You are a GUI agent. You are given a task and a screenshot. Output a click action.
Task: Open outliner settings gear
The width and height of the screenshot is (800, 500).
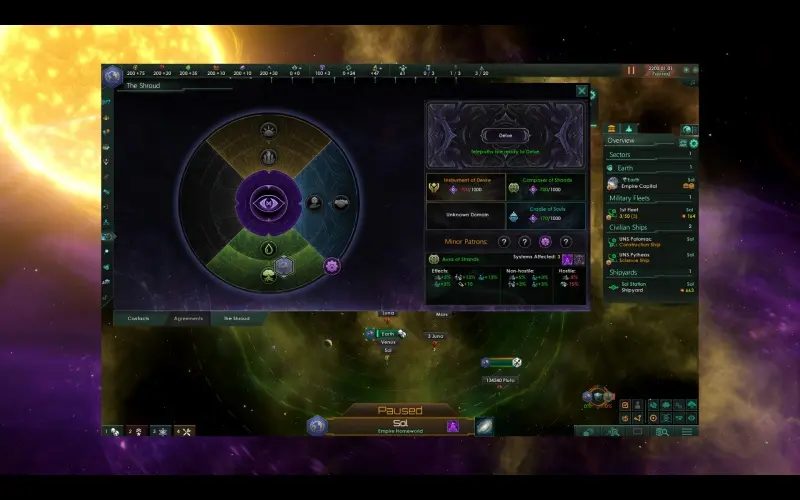click(x=694, y=143)
